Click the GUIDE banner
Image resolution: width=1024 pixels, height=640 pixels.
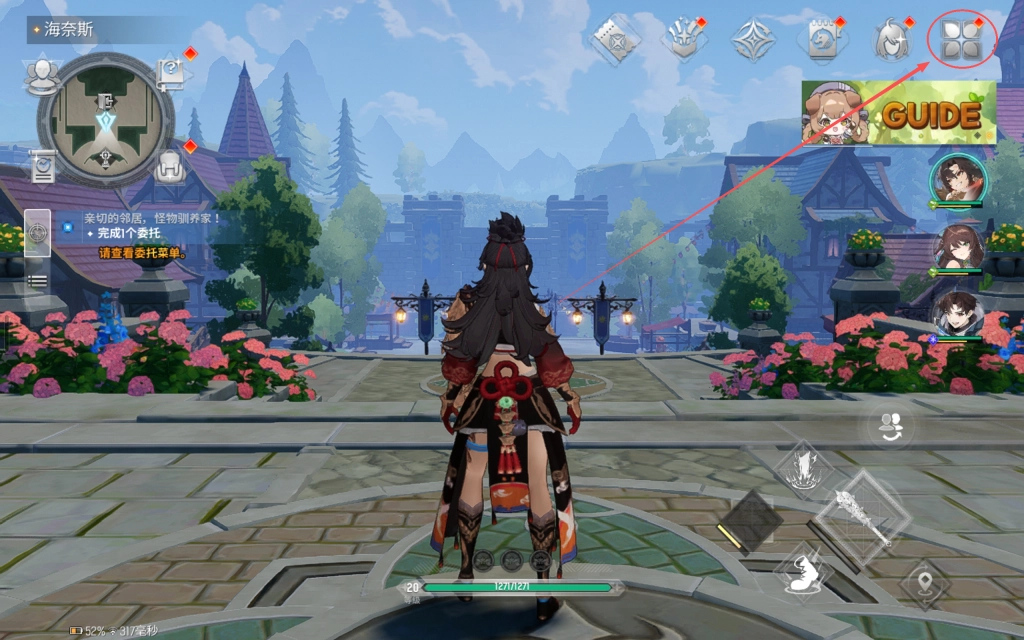tap(899, 114)
